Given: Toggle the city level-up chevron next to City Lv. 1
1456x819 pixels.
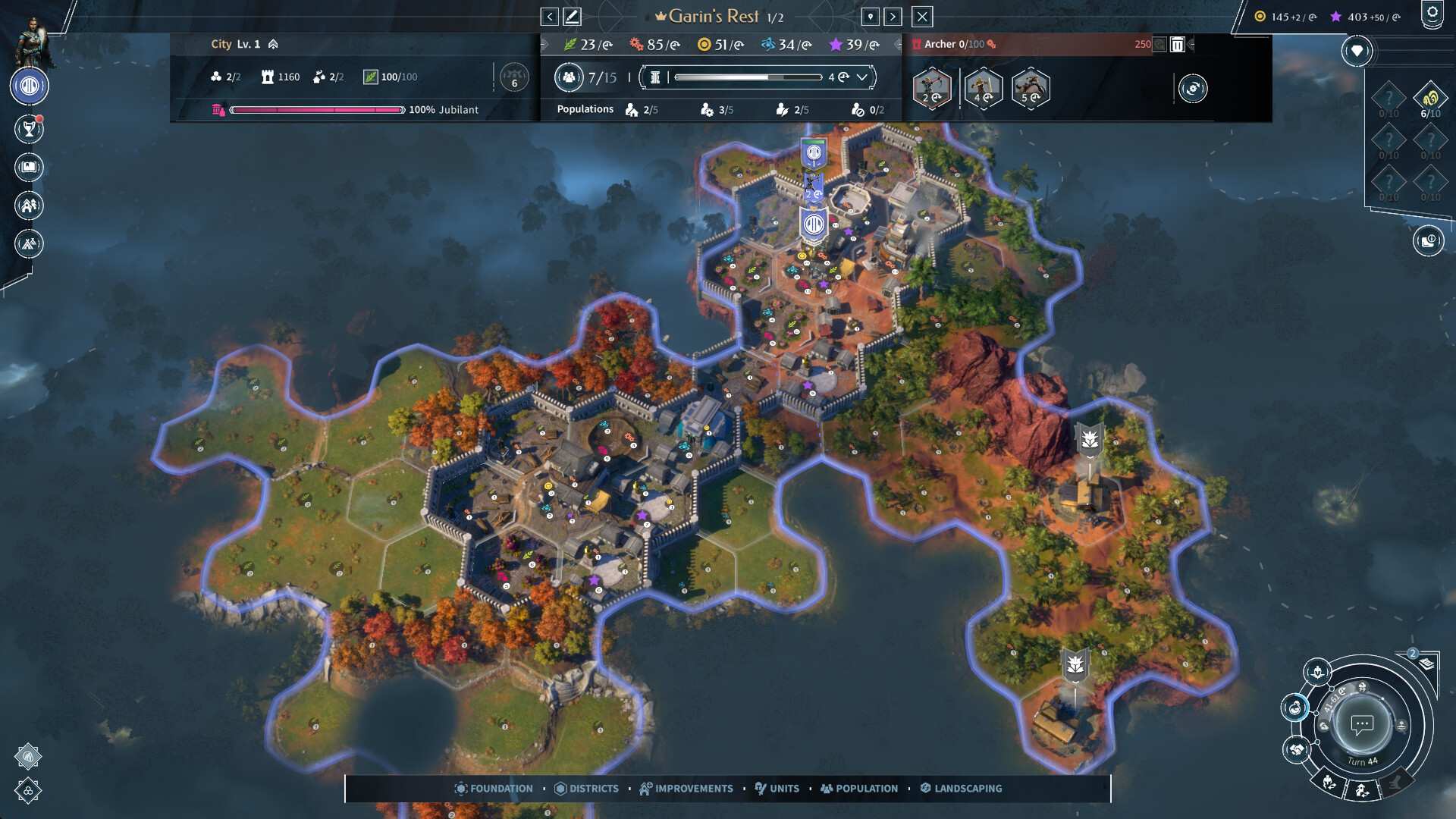Looking at the screenshot, I should pos(271,44).
